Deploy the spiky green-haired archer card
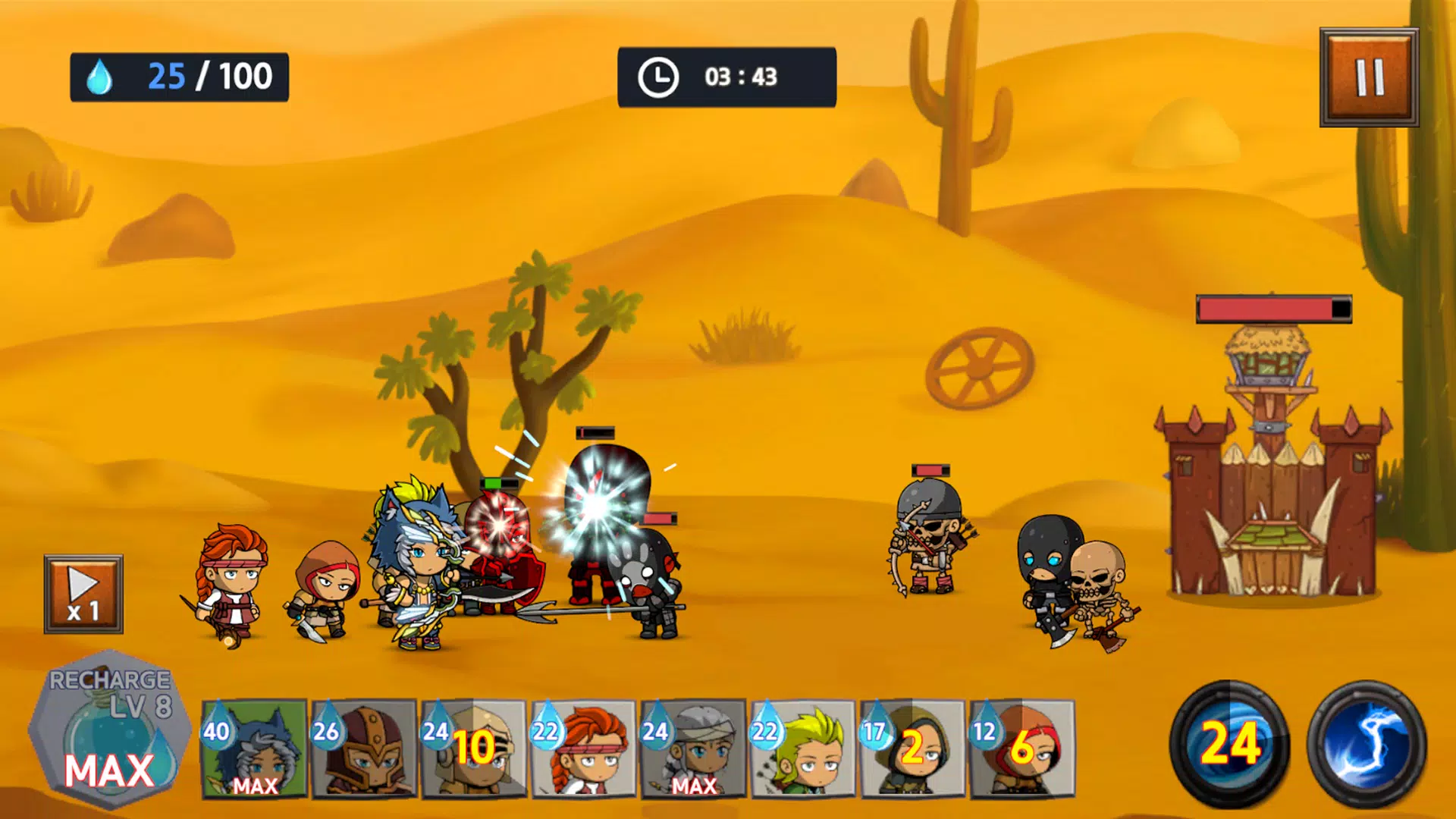Image resolution: width=1456 pixels, height=819 pixels. (x=803, y=748)
